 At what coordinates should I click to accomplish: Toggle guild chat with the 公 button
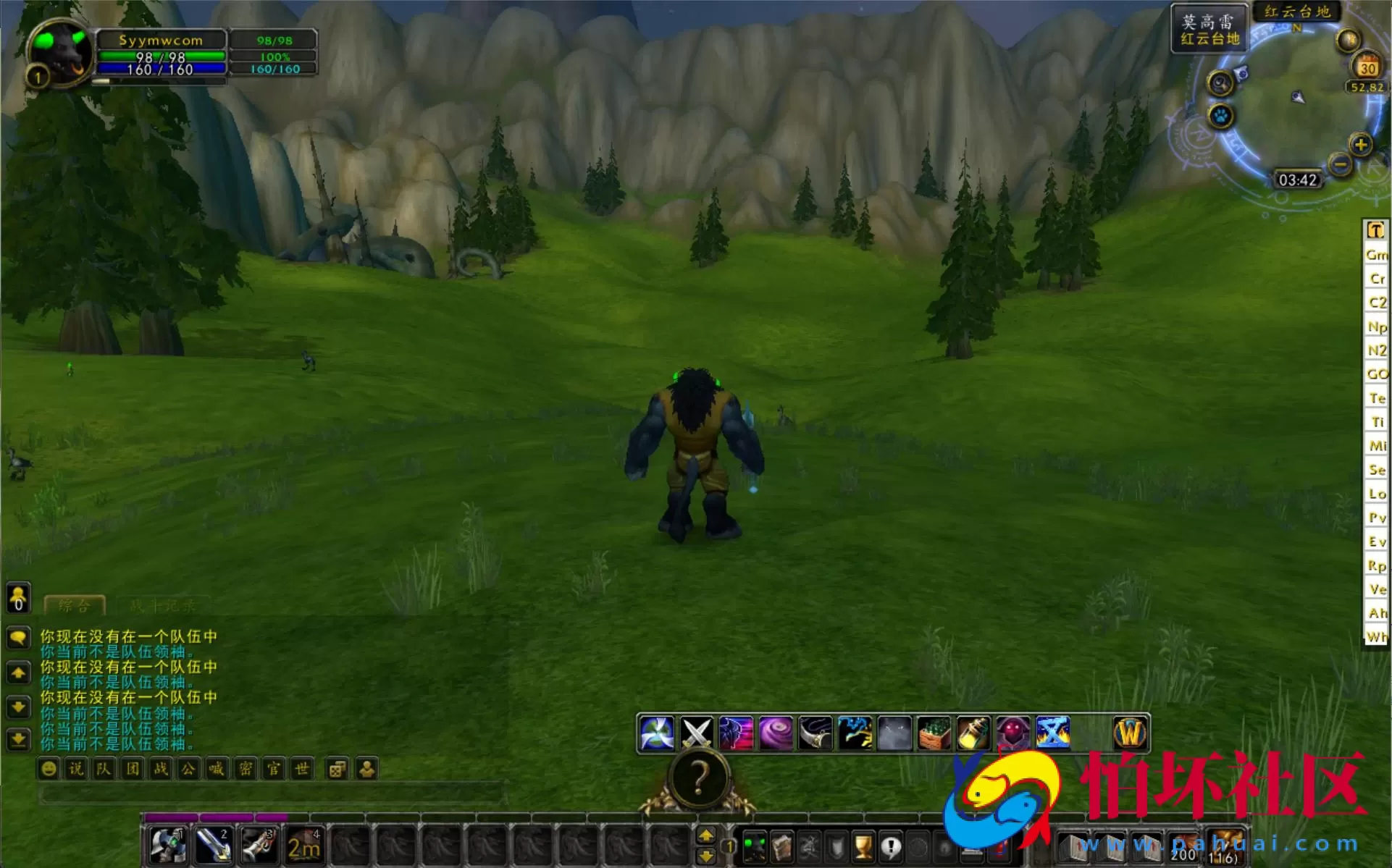tap(189, 769)
